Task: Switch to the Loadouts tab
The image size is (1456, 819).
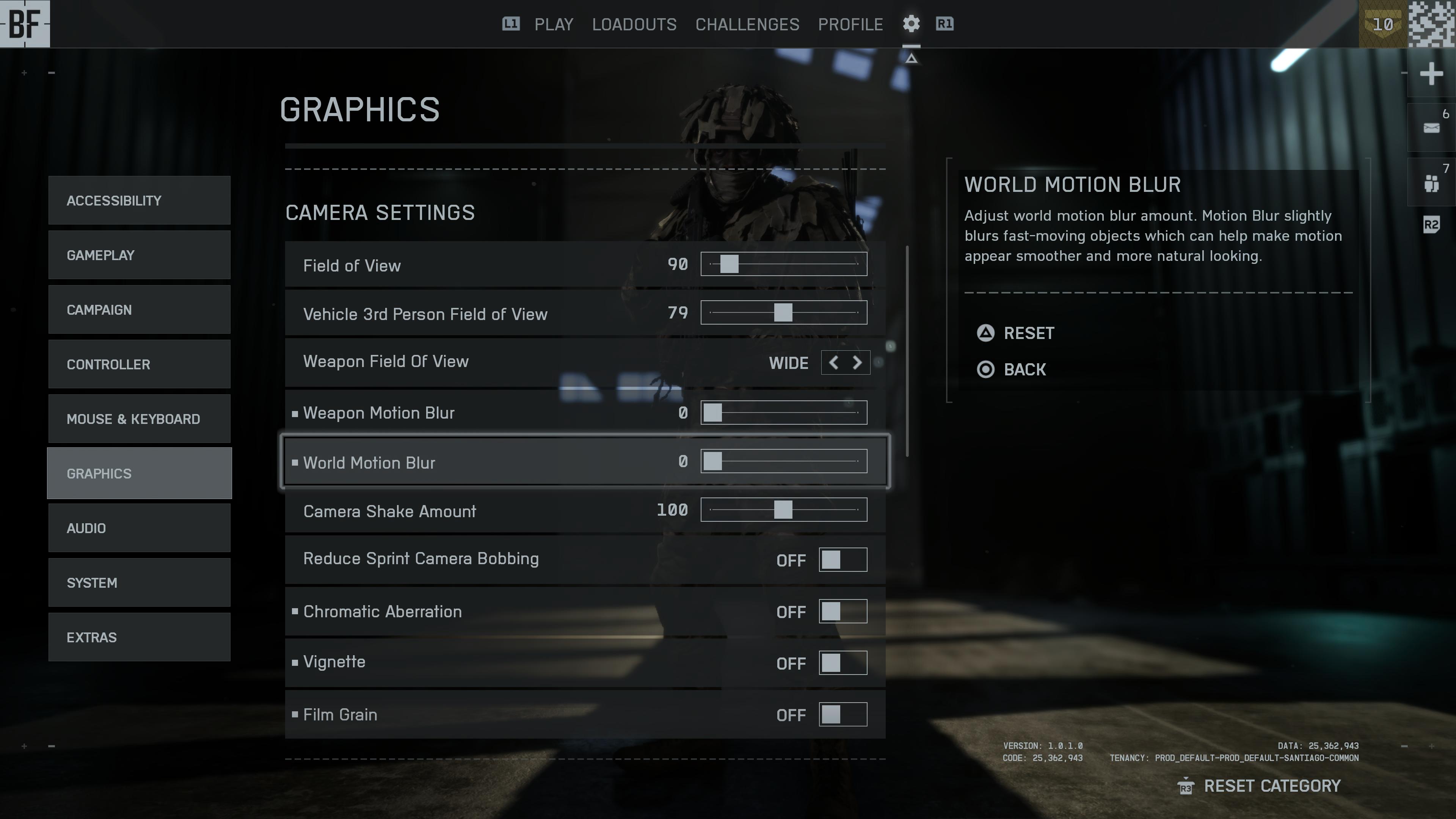Action: [x=634, y=24]
